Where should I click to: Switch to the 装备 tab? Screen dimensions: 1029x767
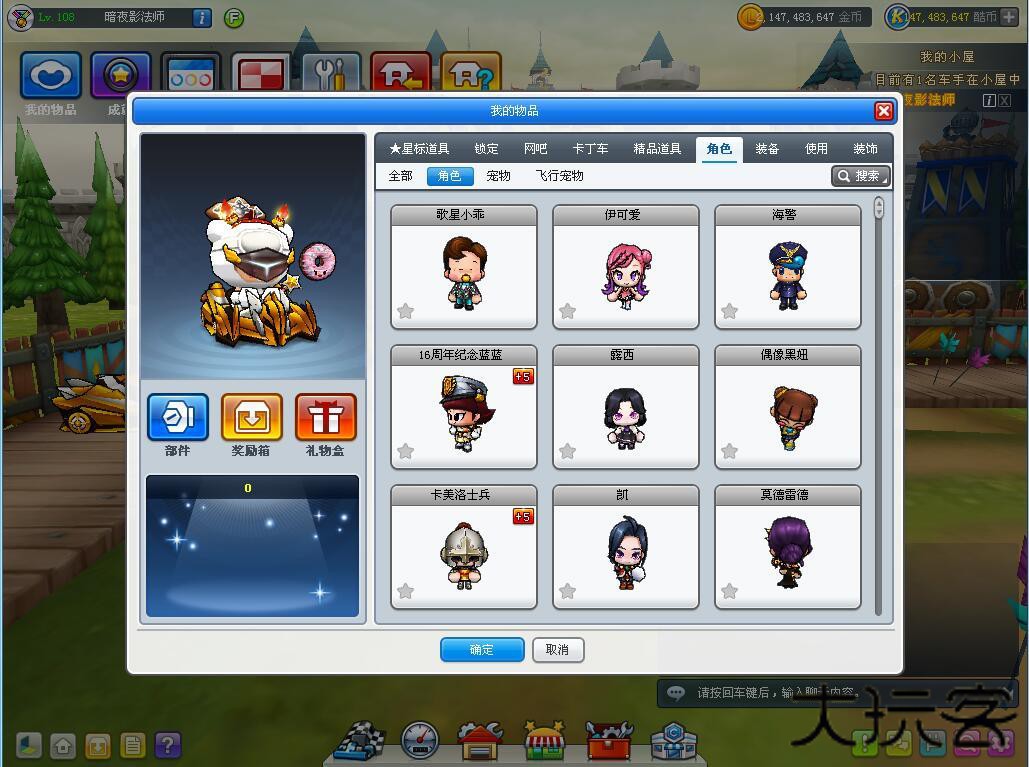tap(767, 149)
